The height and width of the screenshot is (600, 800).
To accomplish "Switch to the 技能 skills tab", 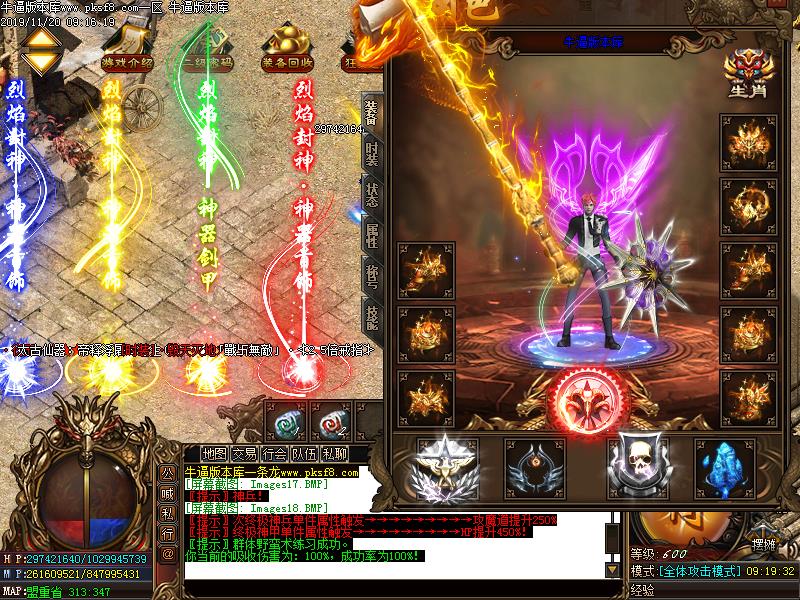I will coord(371,317).
